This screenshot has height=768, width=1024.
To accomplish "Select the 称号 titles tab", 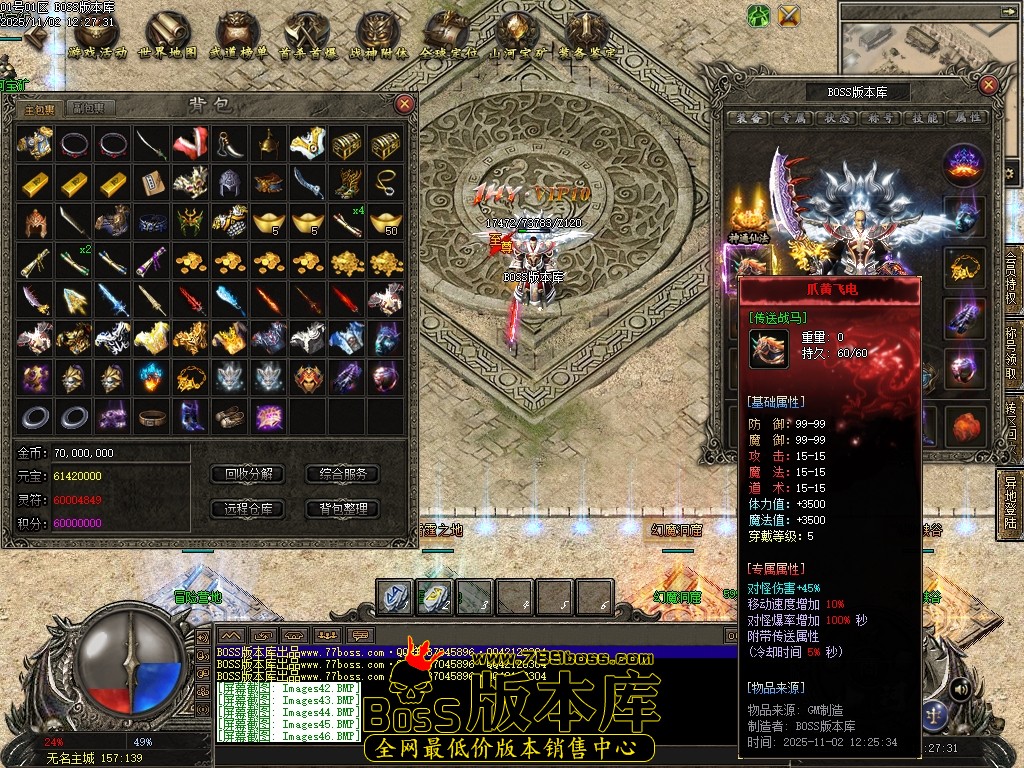I will point(880,117).
